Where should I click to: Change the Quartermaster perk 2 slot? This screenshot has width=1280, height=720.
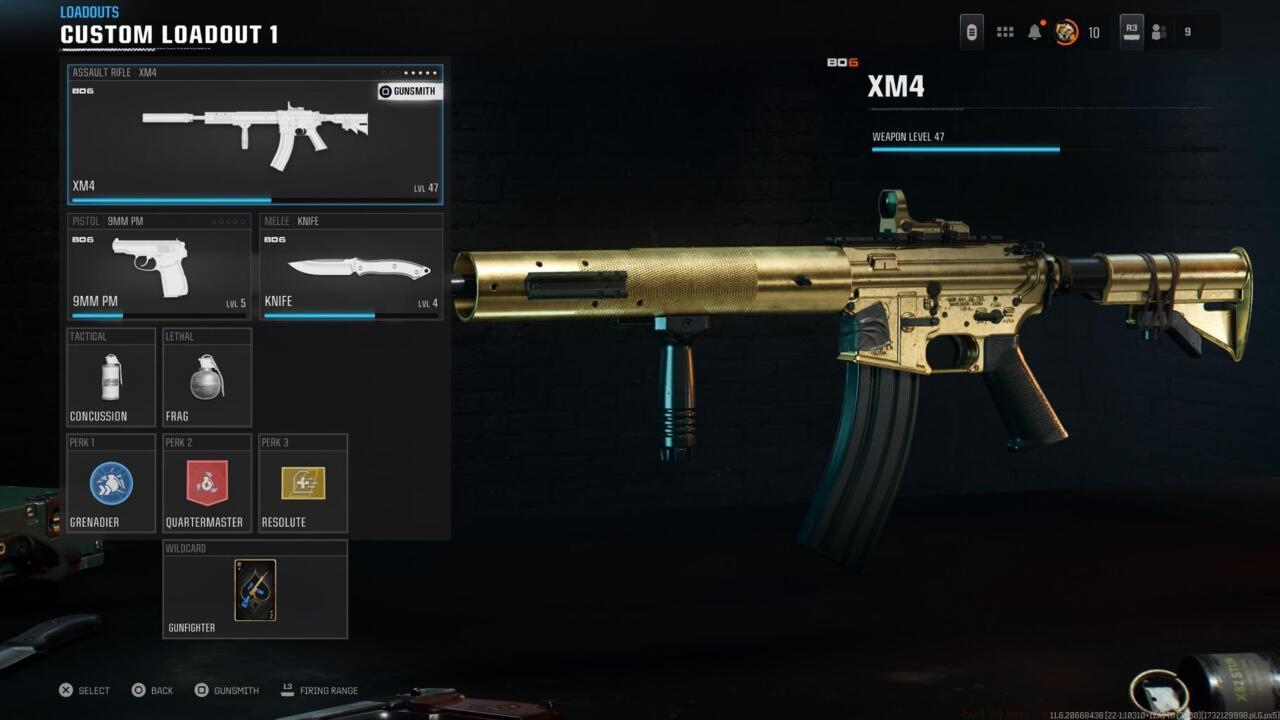coord(207,483)
